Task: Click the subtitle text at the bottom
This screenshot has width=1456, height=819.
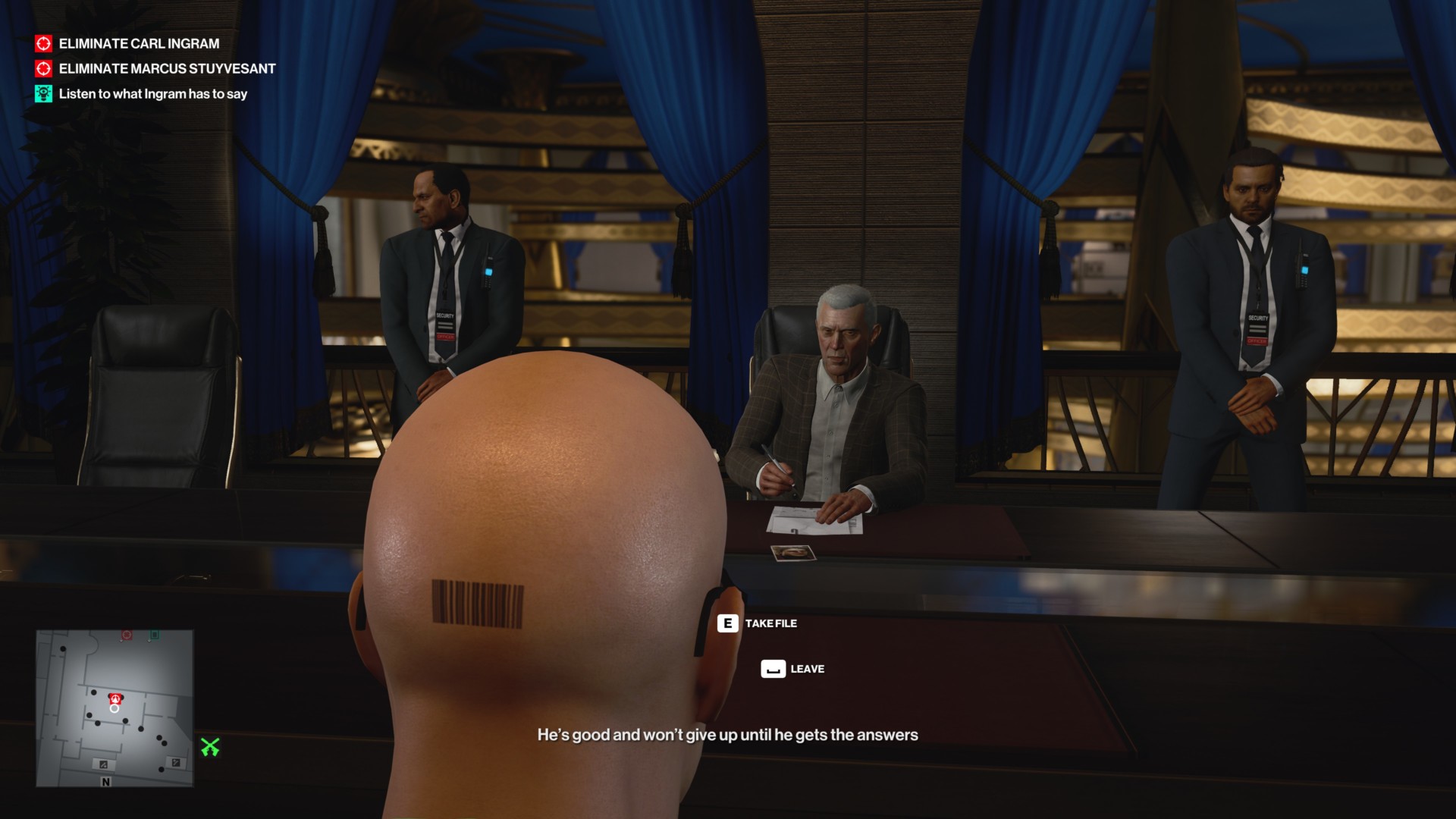Action: pos(728,734)
